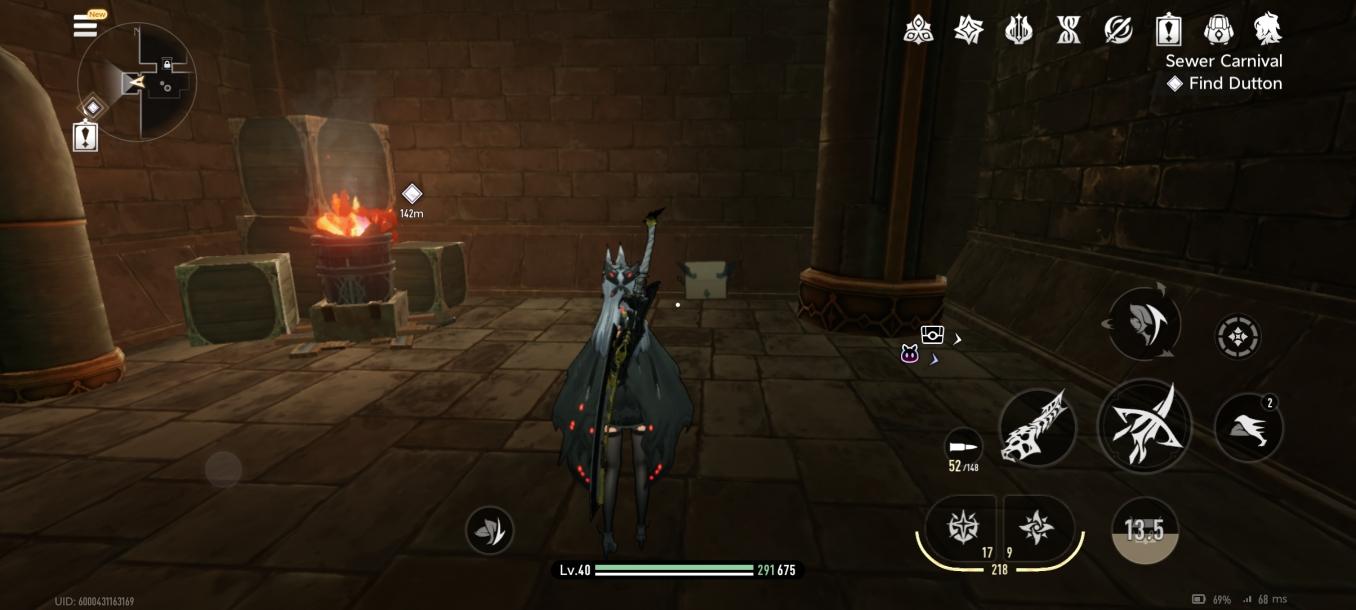This screenshot has width=1356, height=610.
Task: Fire the ranged gun weapon
Action: (1038, 428)
